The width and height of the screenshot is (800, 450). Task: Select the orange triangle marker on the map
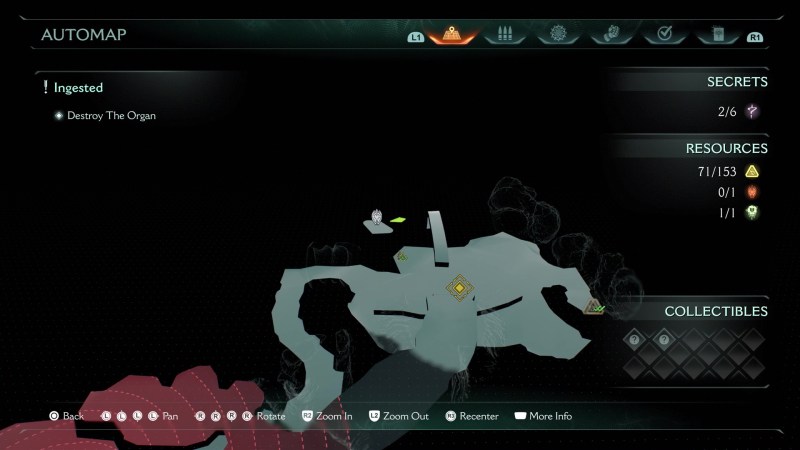coord(592,307)
